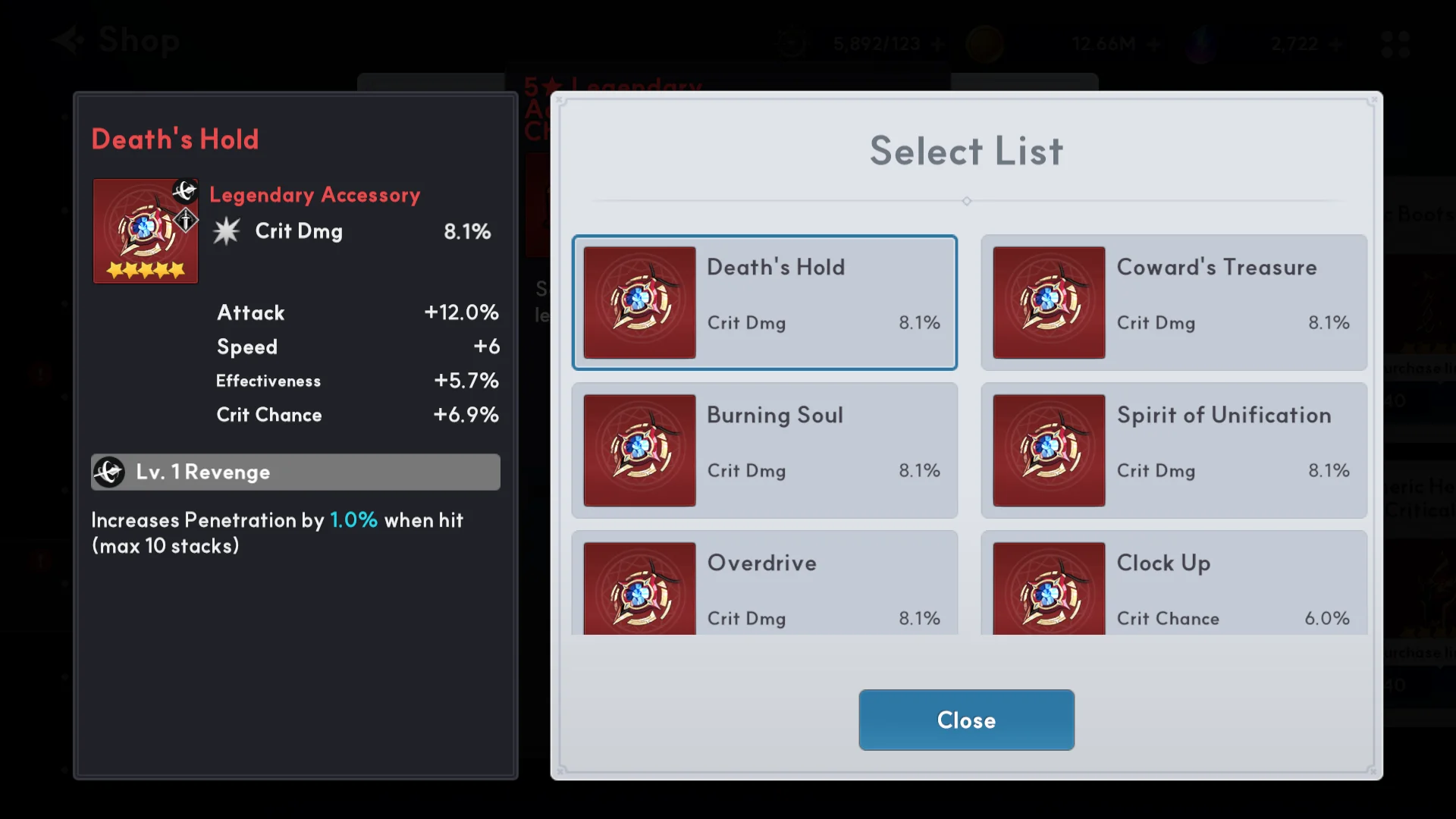Choose Coward's Treasure from the list
This screenshot has height=819, width=1456.
(x=1173, y=303)
